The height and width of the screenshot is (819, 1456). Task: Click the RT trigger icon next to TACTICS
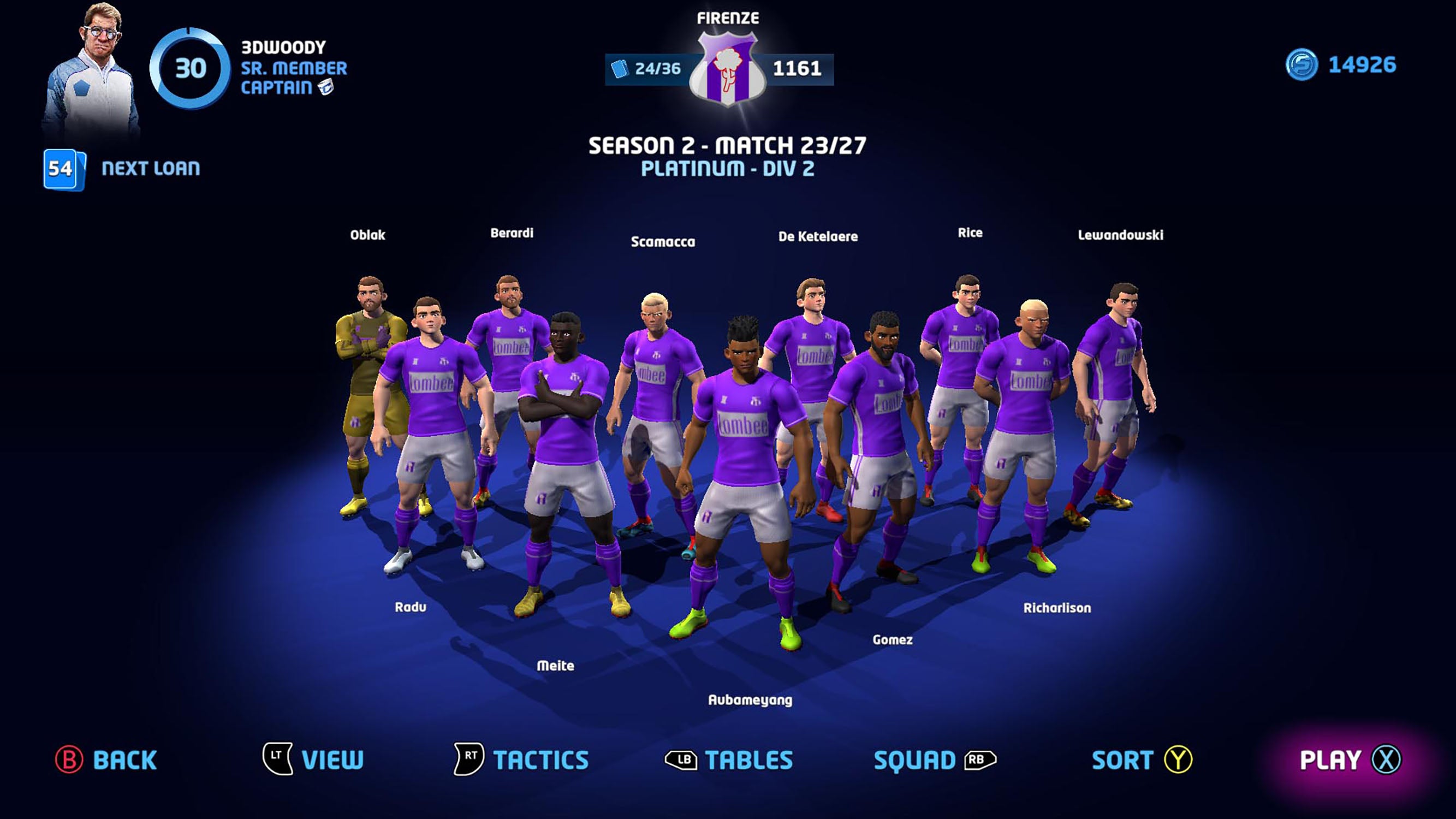point(467,759)
